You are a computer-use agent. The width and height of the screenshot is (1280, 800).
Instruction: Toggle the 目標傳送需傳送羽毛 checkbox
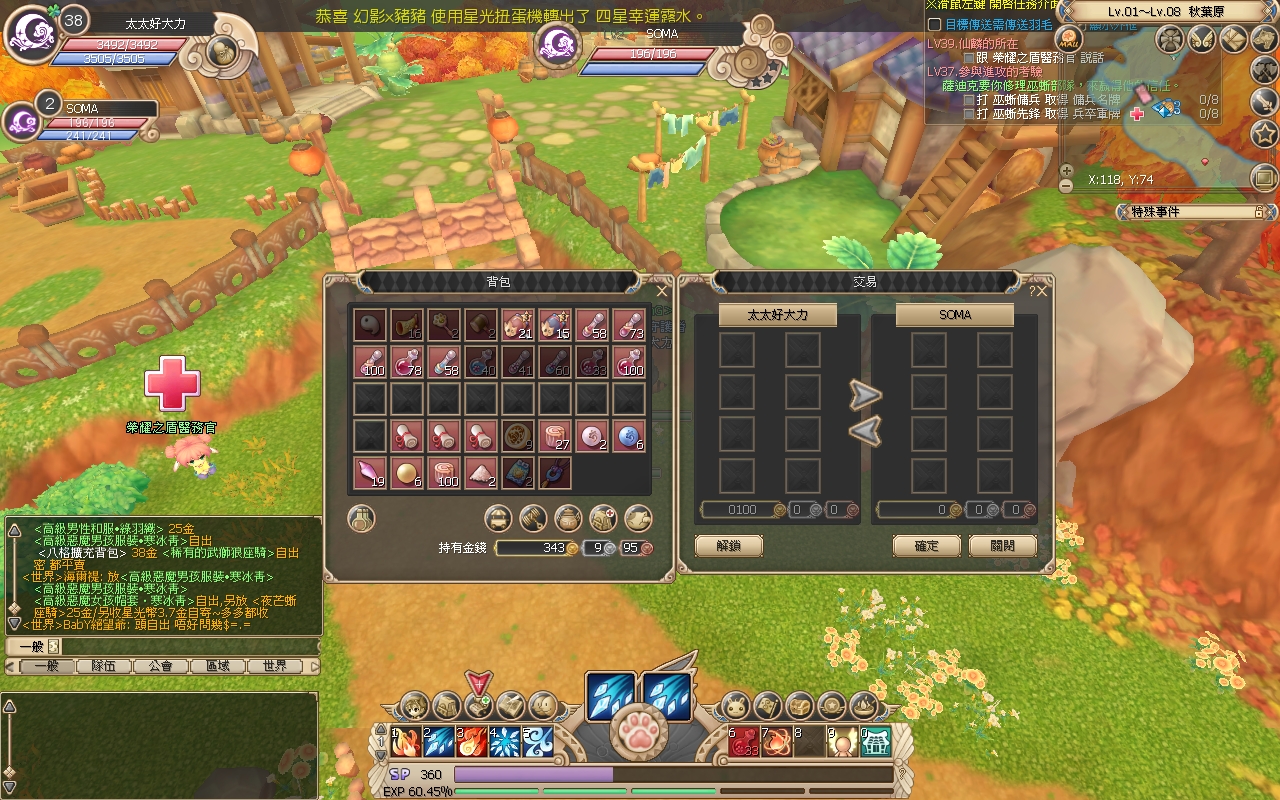(934, 24)
